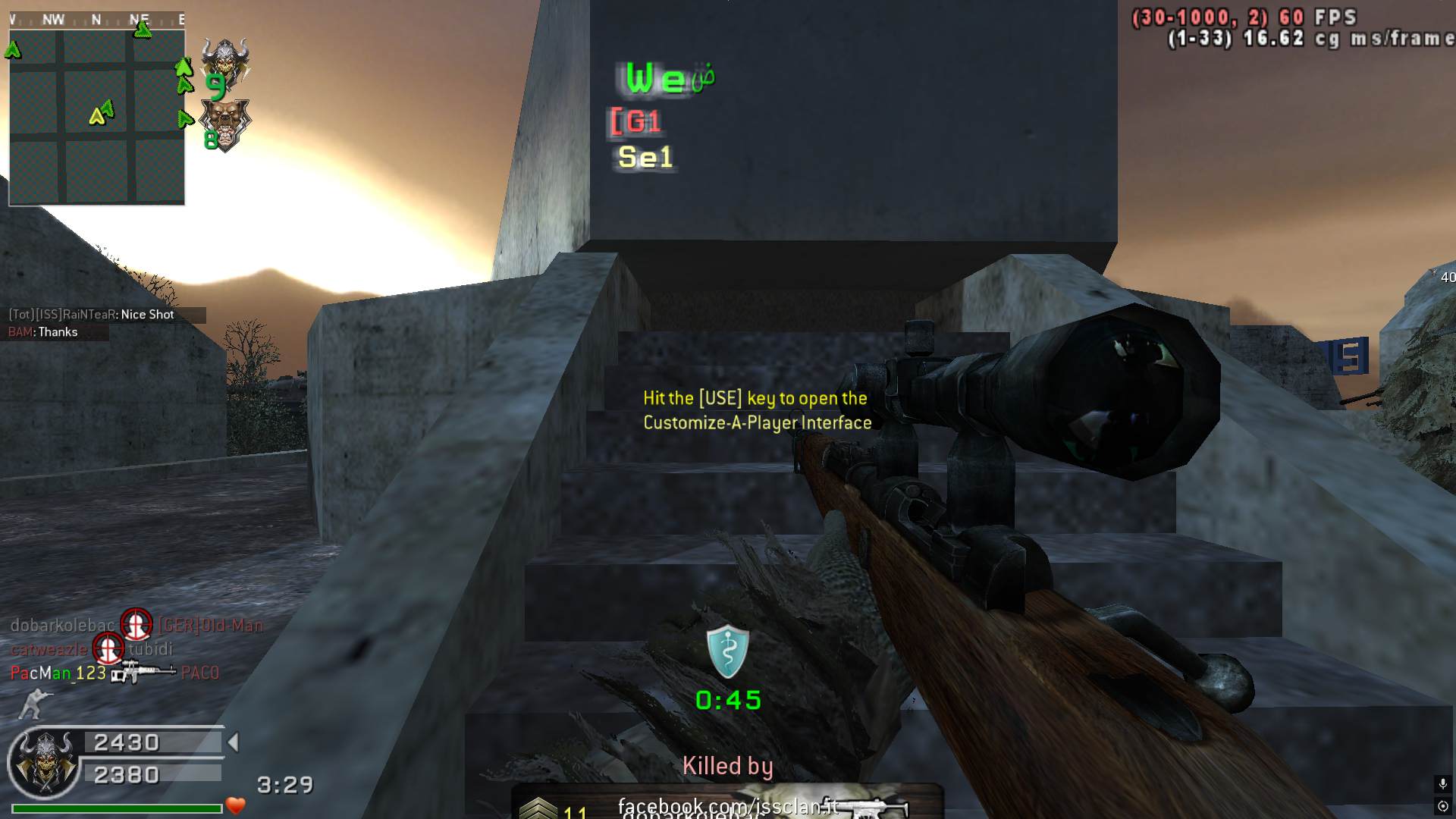The height and width of the screenshot is (819, 1456).
Task: Click the PacMan_123 kill feed entry
Action: pos(58,673)
